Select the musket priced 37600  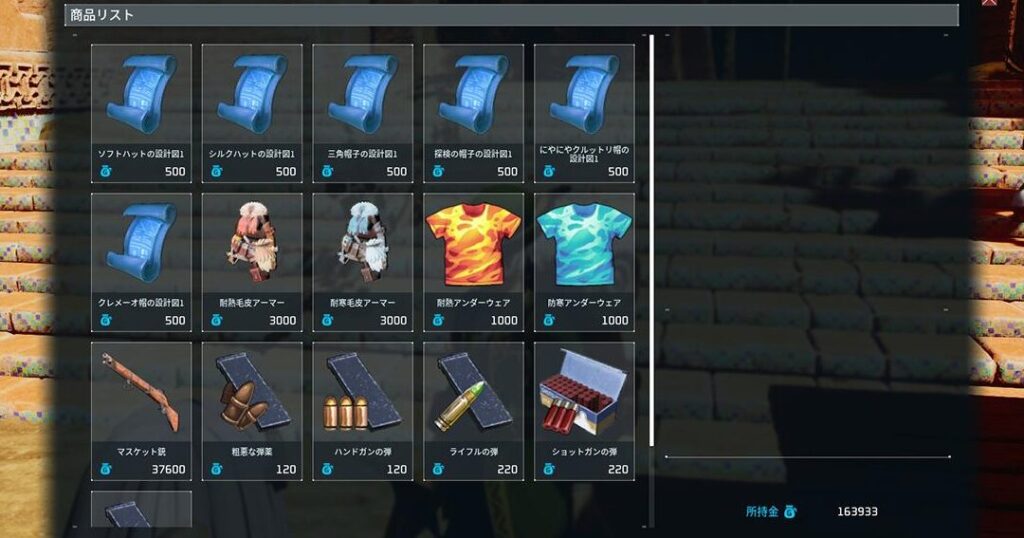click(141, 411)
